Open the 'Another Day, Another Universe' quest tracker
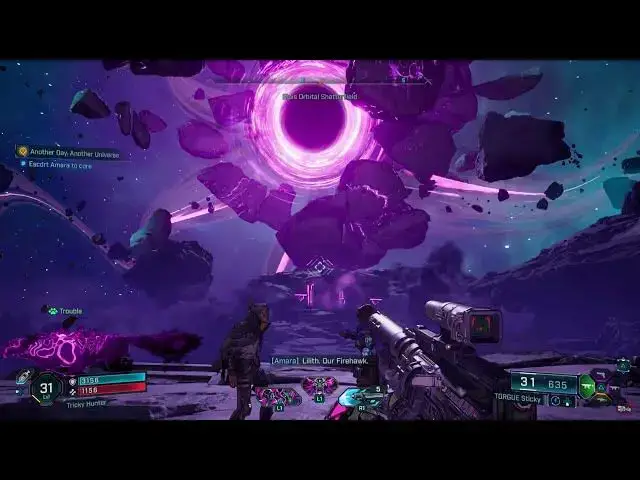 coord(68,151)
